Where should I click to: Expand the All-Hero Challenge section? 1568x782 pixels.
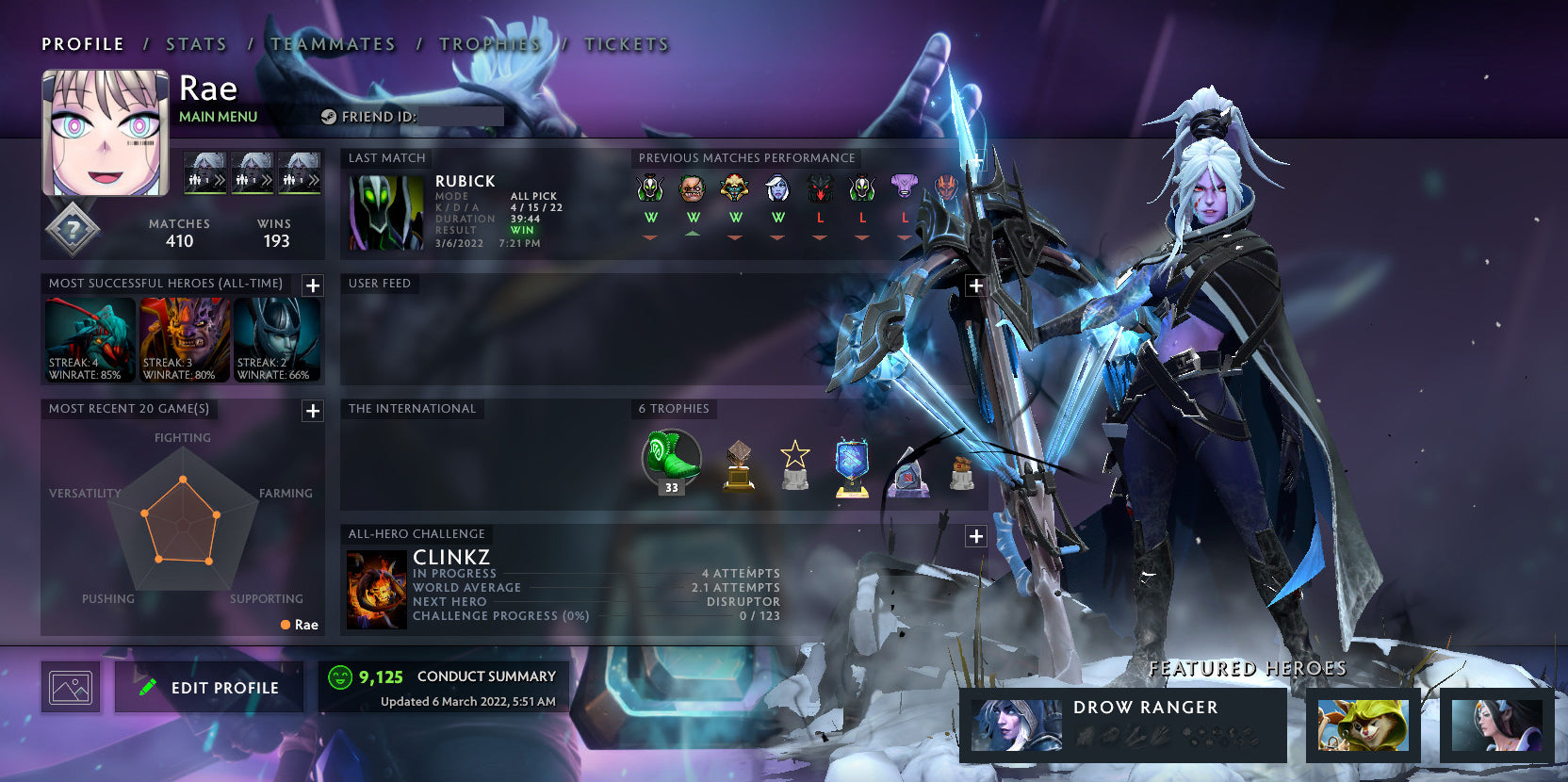[974, 535]
